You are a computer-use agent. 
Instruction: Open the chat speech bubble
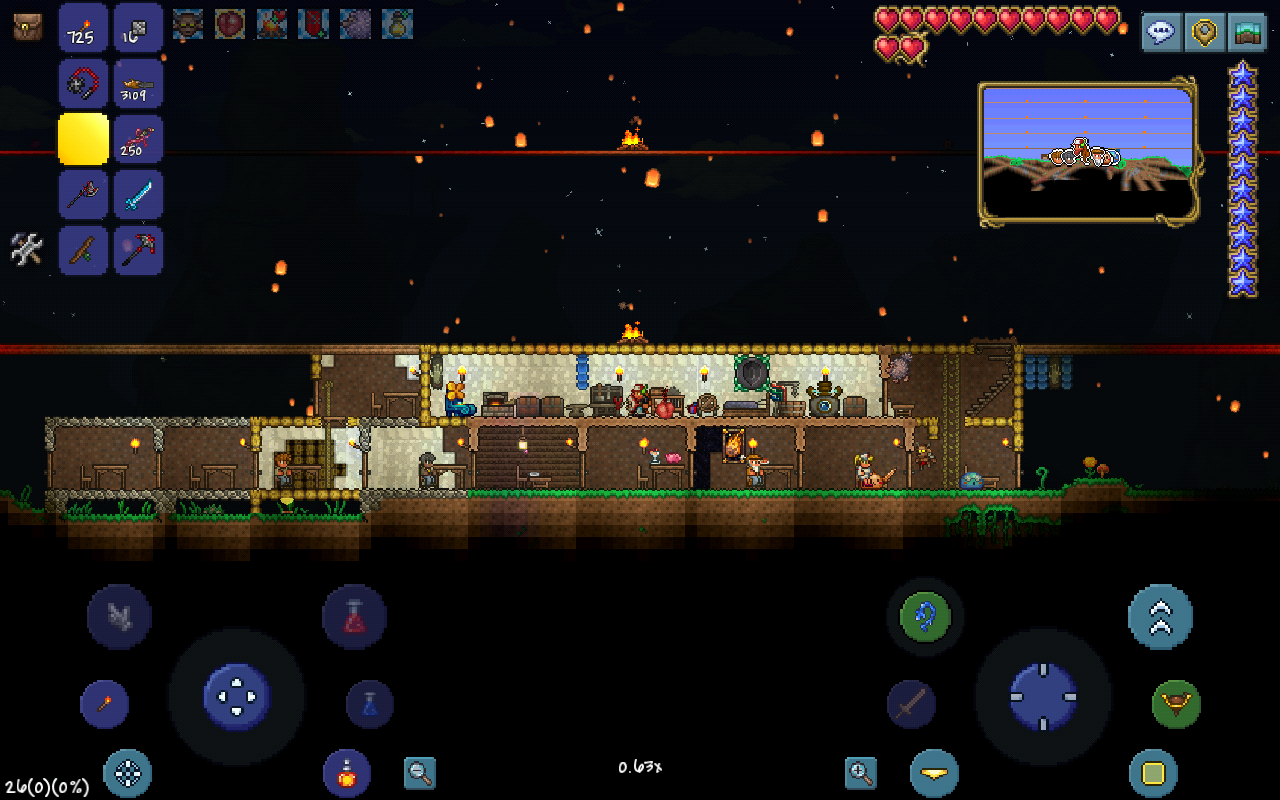click(x=1160, y=32)
